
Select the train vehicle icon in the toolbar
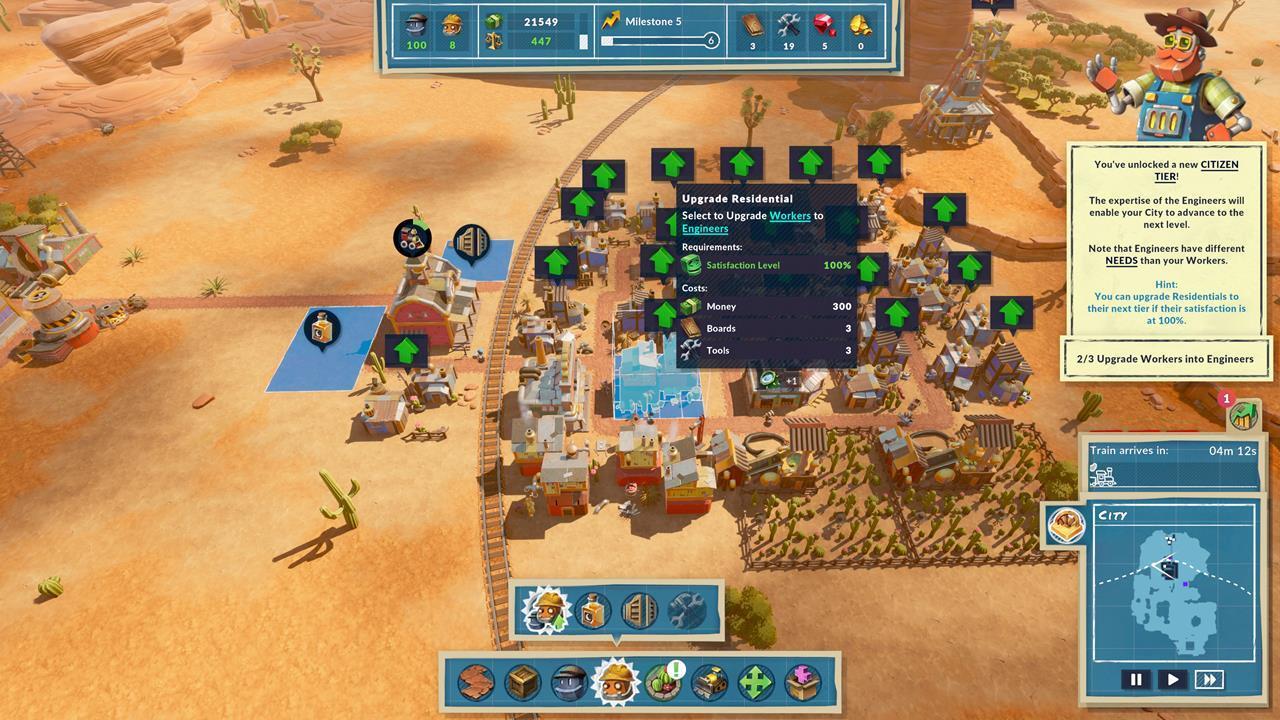709,683
